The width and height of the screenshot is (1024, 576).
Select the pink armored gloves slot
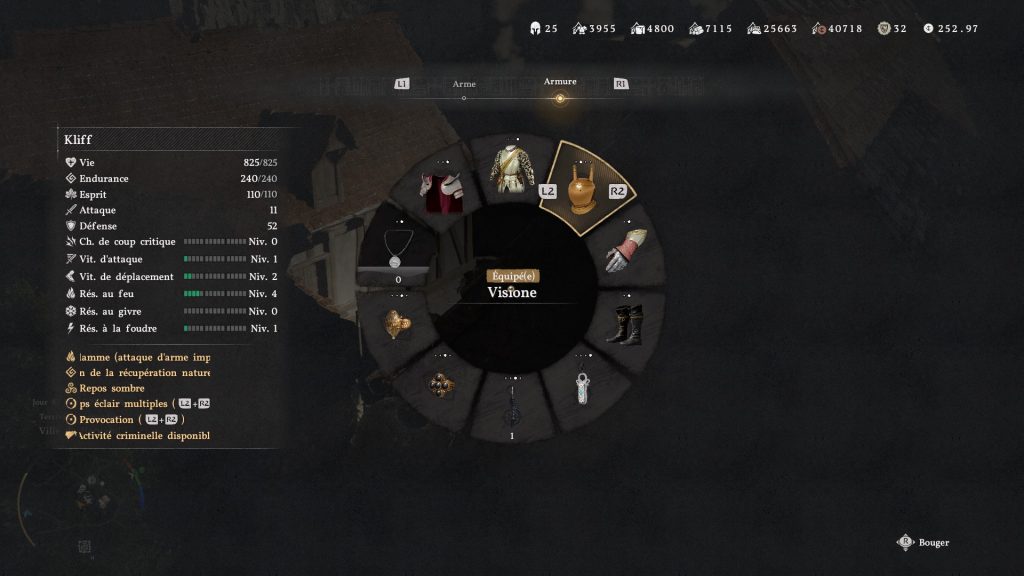pos(626,251)
